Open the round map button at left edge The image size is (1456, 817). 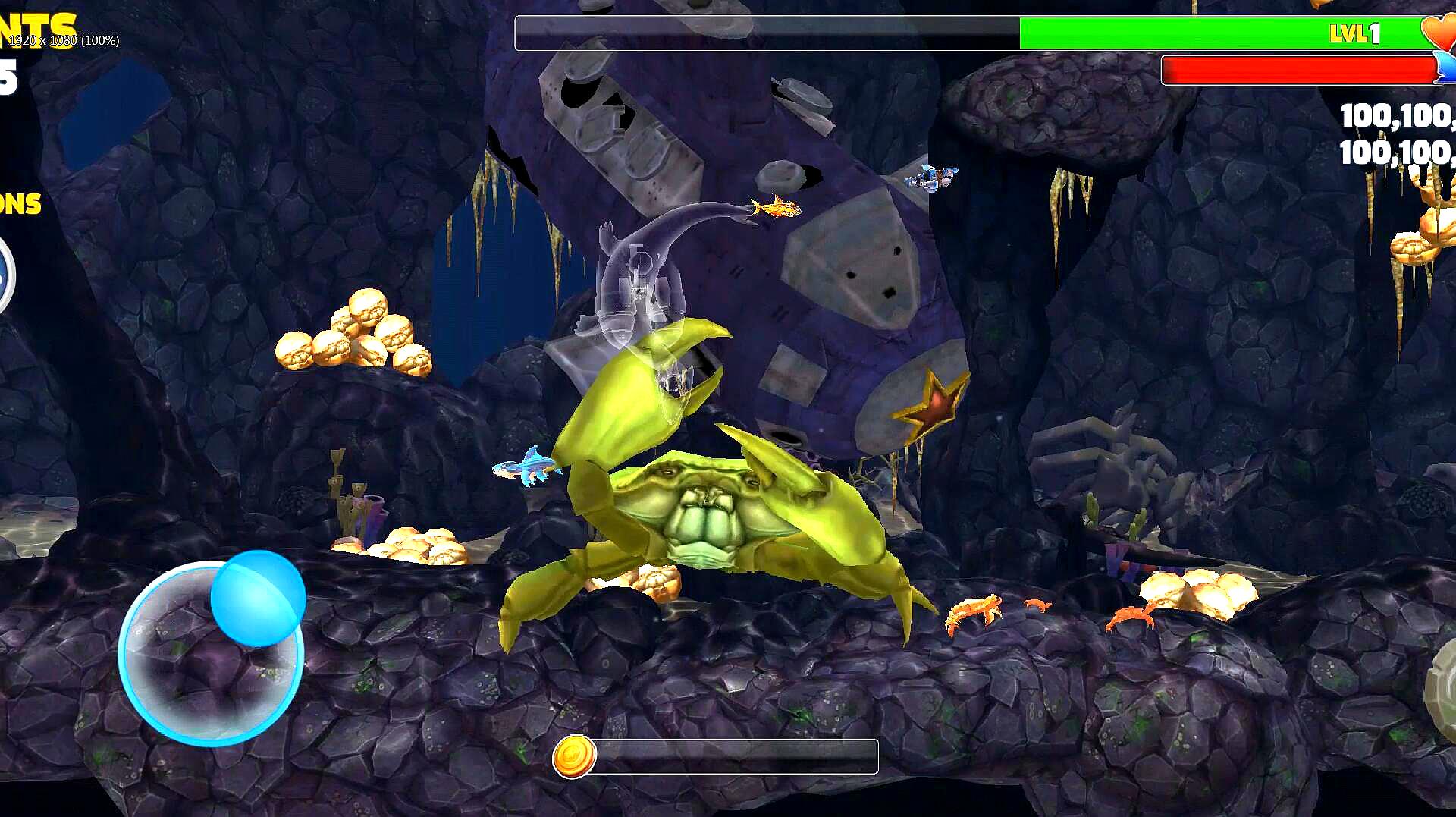(x=5, y=275)
